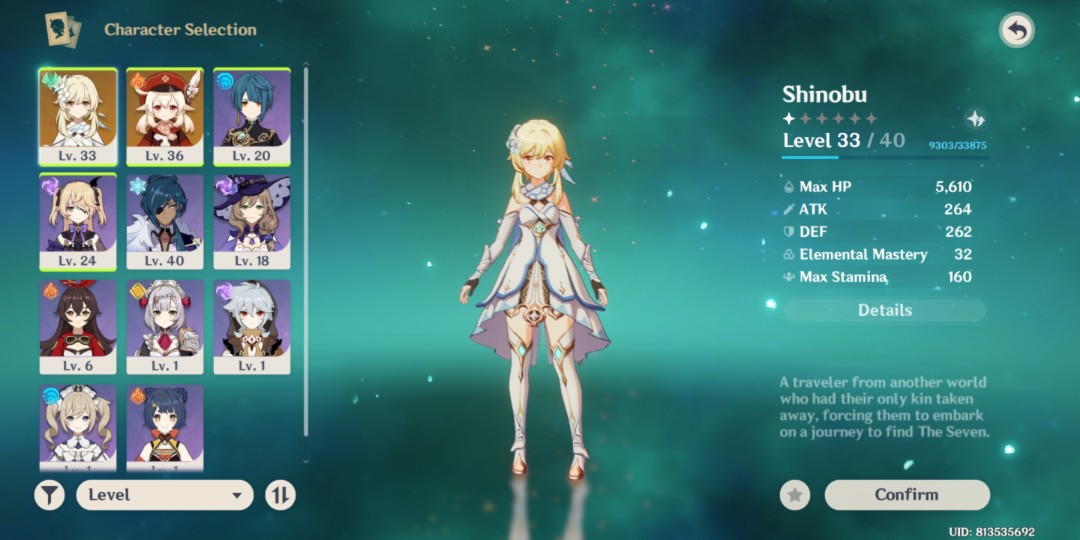This screenshot has width=1080, height=540.
Task: Pick the Xiangling portrait with dark blue hair
Action: [x=165, y=427]
